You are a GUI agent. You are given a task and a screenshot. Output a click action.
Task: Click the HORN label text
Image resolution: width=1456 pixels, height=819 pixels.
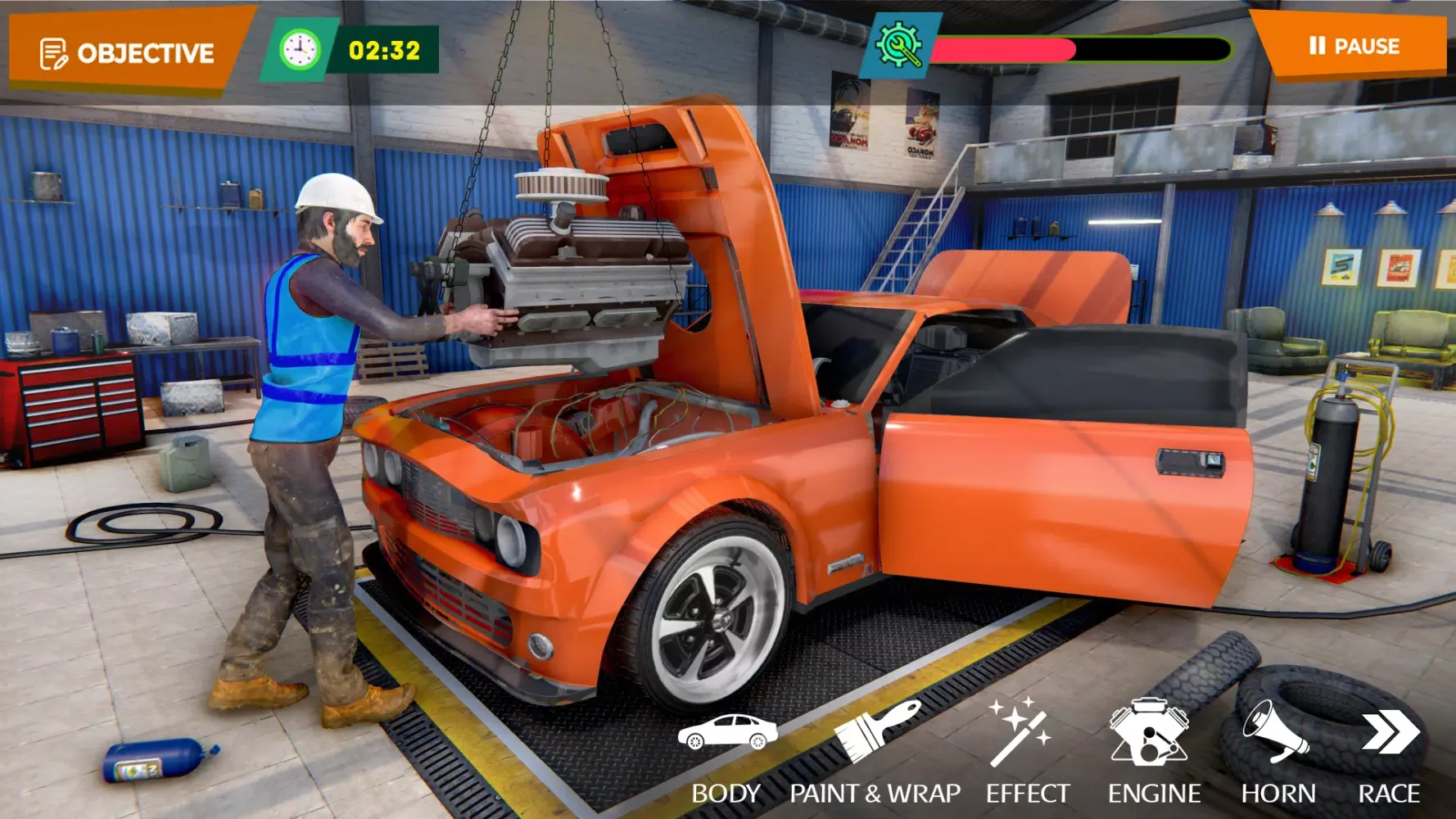[1277, 792]
